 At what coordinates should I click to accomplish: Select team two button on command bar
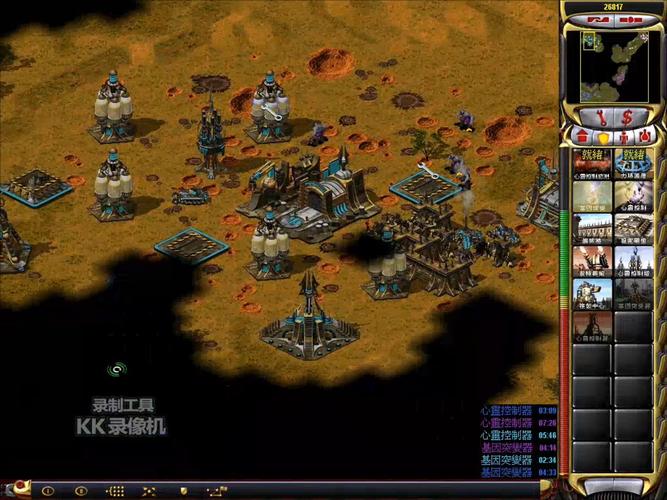(81, 491)
